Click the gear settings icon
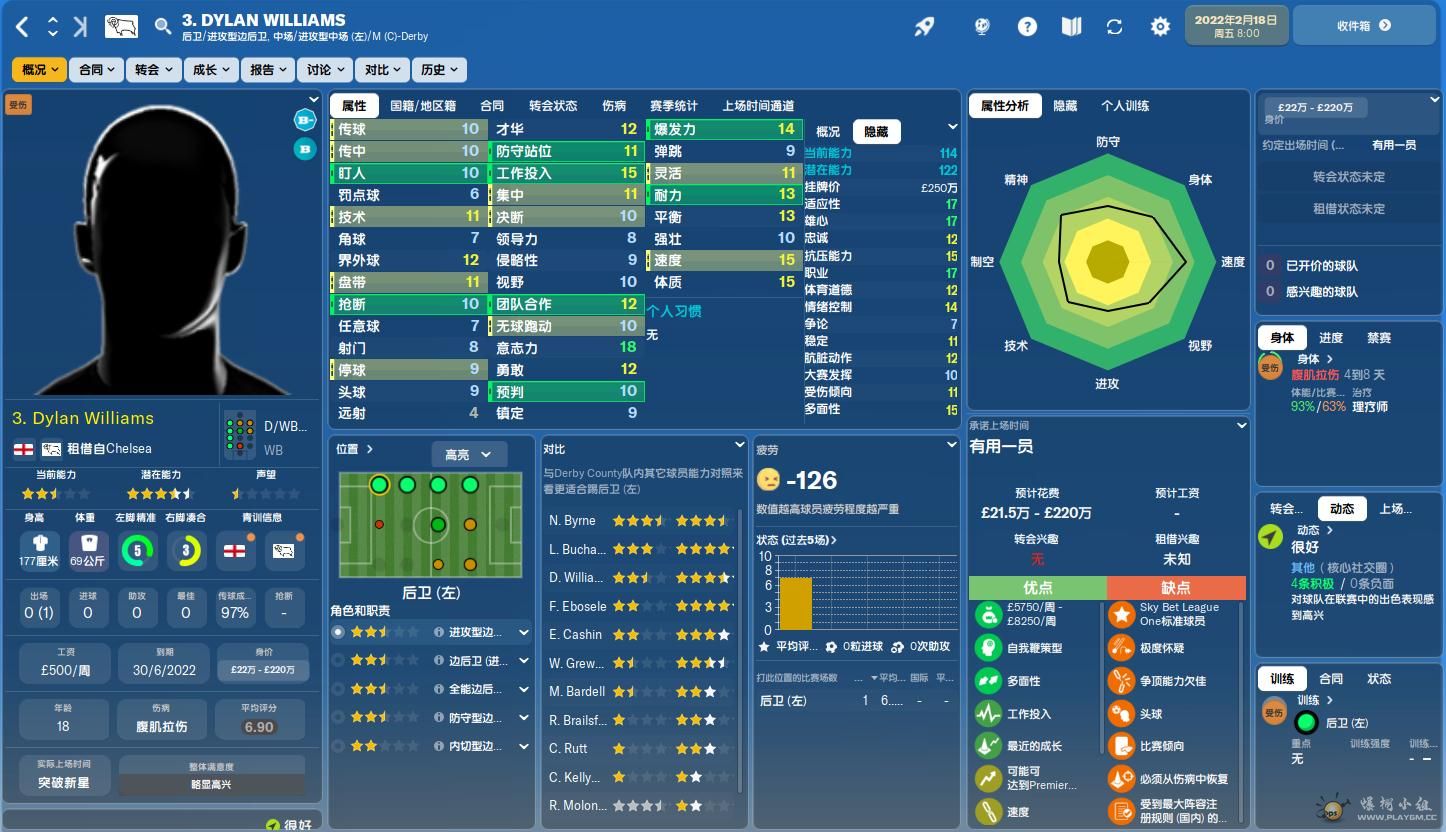Viewport: 1446px width, 832px height. coord(1160,27)
